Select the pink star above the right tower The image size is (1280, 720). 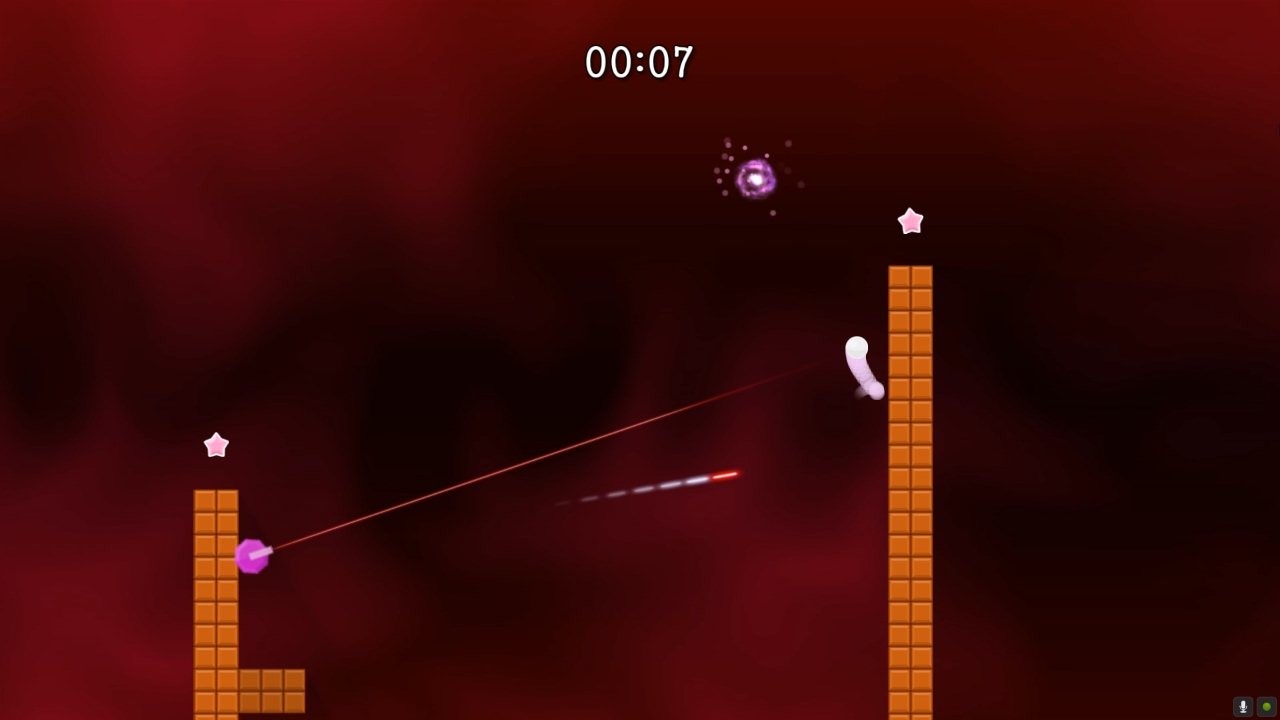point(910,221)
